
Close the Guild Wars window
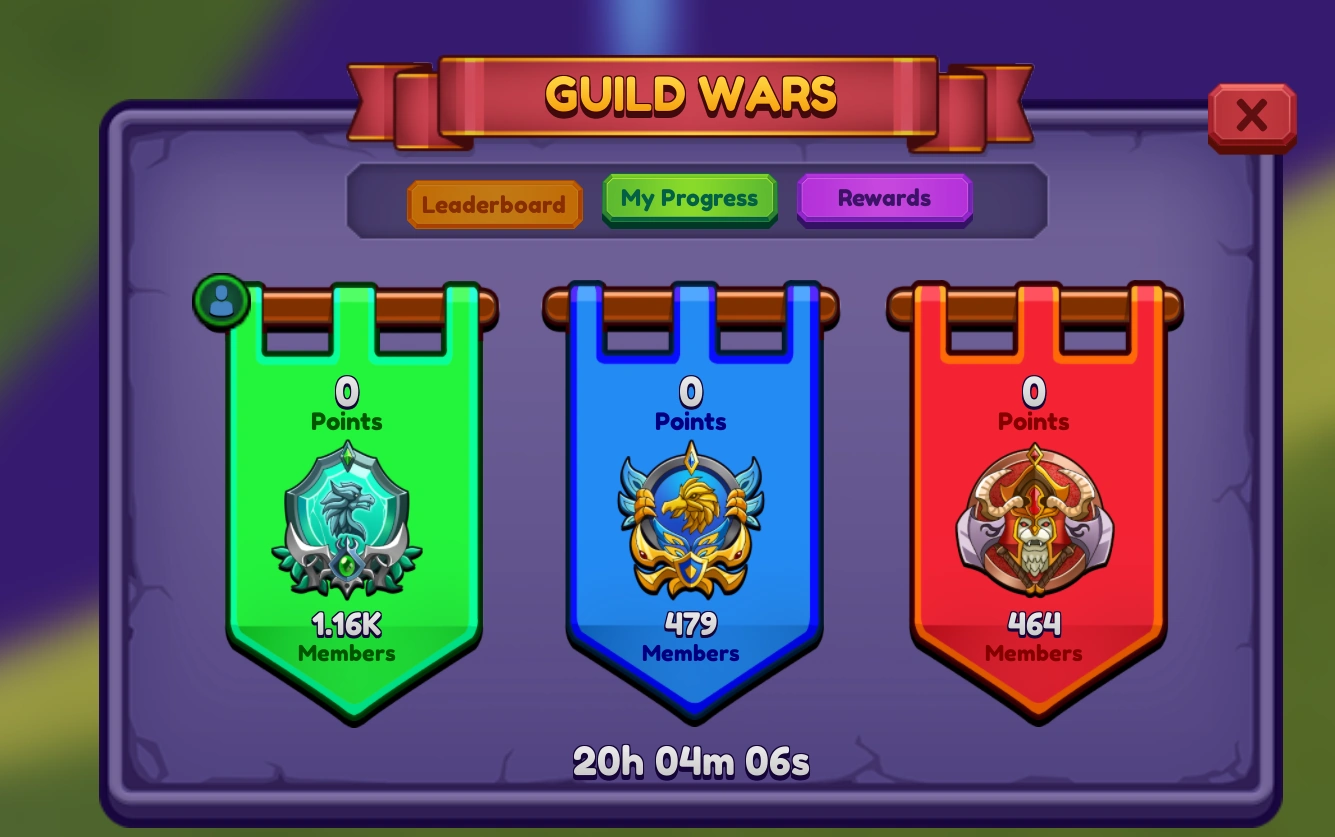(1252, 116)
